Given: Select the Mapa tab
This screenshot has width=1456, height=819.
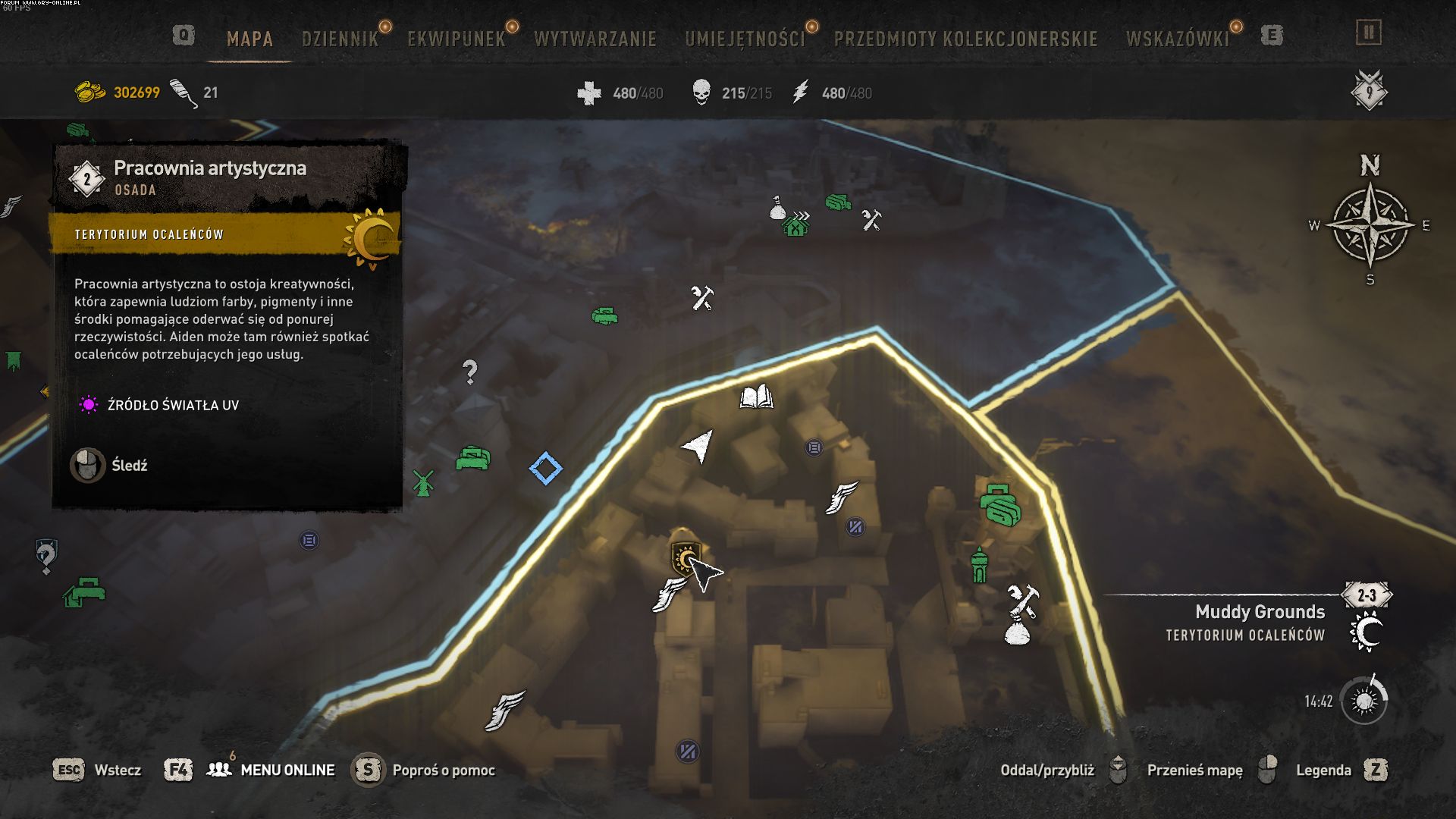Looking at the screenshot, I should pyautogui.click(x=249, y=39).
